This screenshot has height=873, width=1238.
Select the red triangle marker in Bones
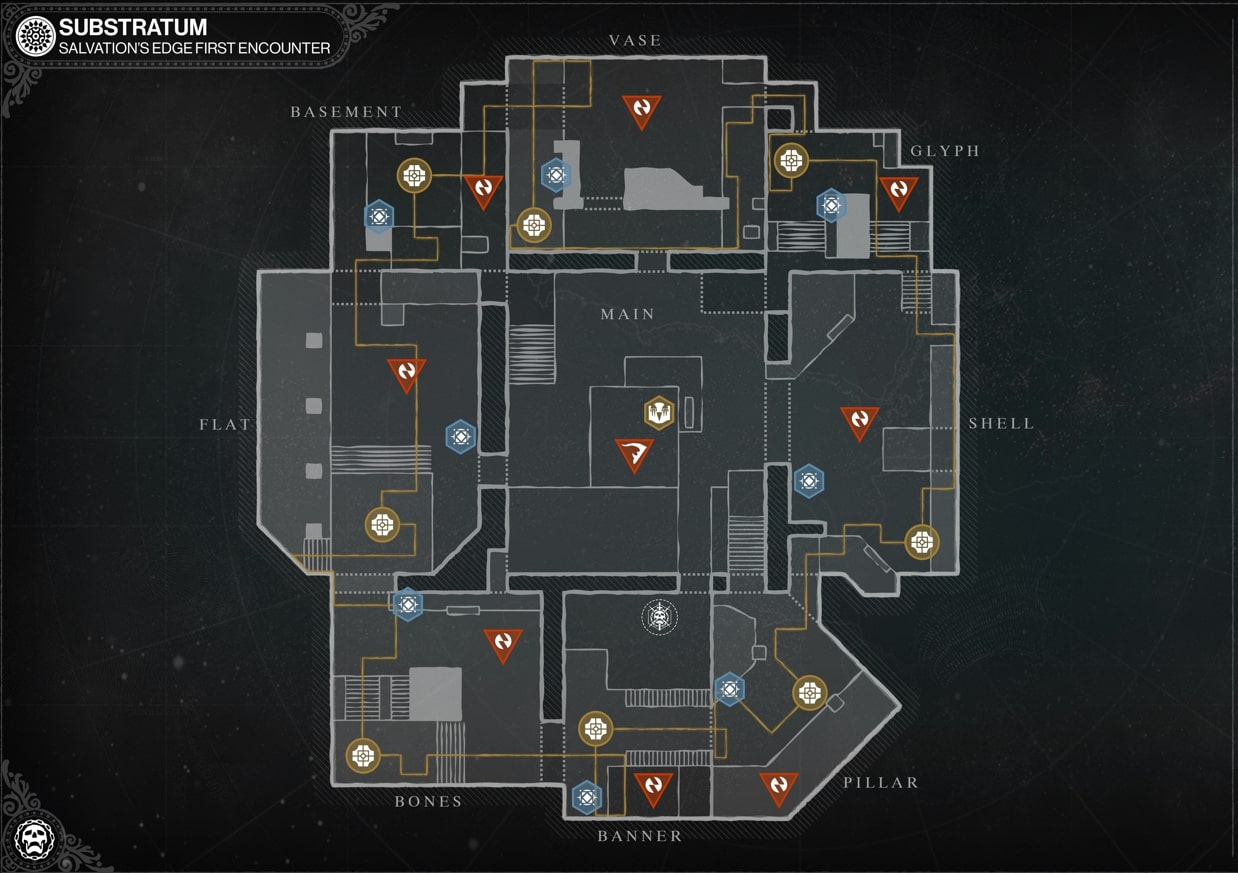point(502,645)
